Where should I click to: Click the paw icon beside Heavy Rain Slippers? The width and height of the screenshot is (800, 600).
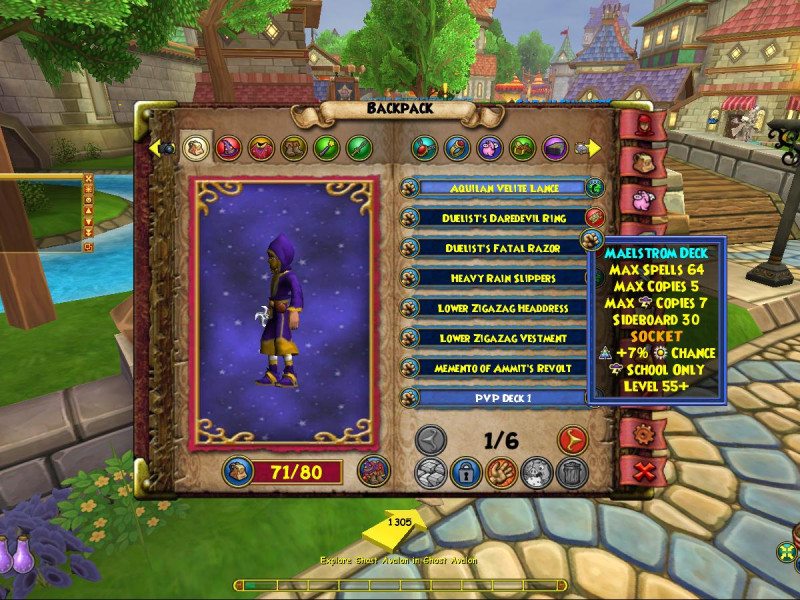click(x=409, y=277)
